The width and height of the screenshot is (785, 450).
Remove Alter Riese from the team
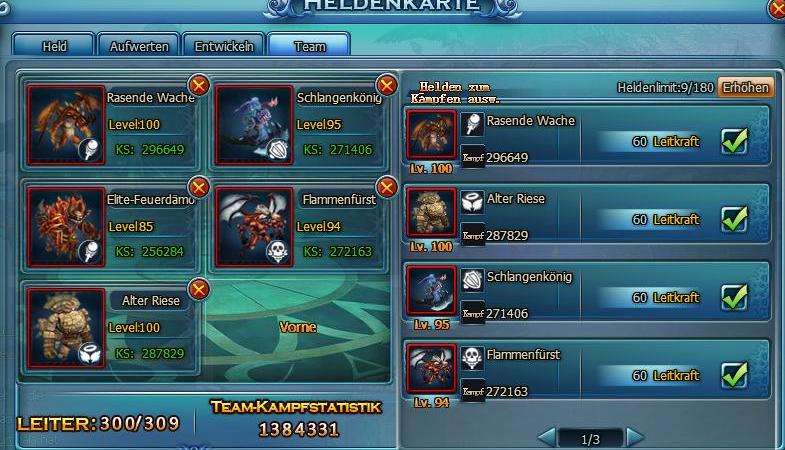click(x=198, y=289)
